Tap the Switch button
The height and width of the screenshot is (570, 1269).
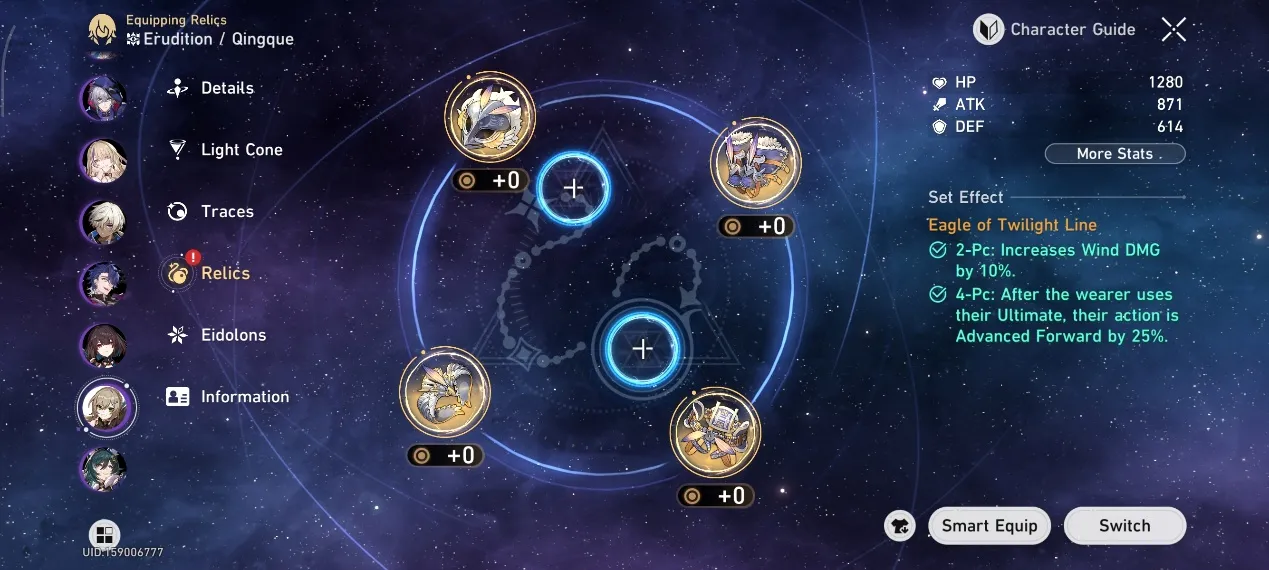(1124, 526)
